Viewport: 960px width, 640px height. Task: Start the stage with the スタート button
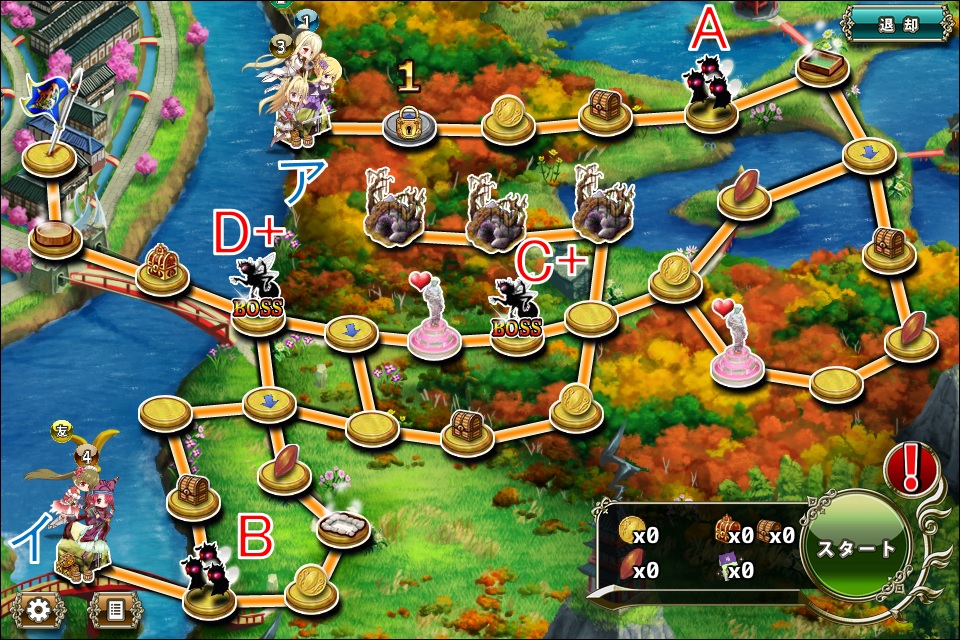tap(855, 550)
